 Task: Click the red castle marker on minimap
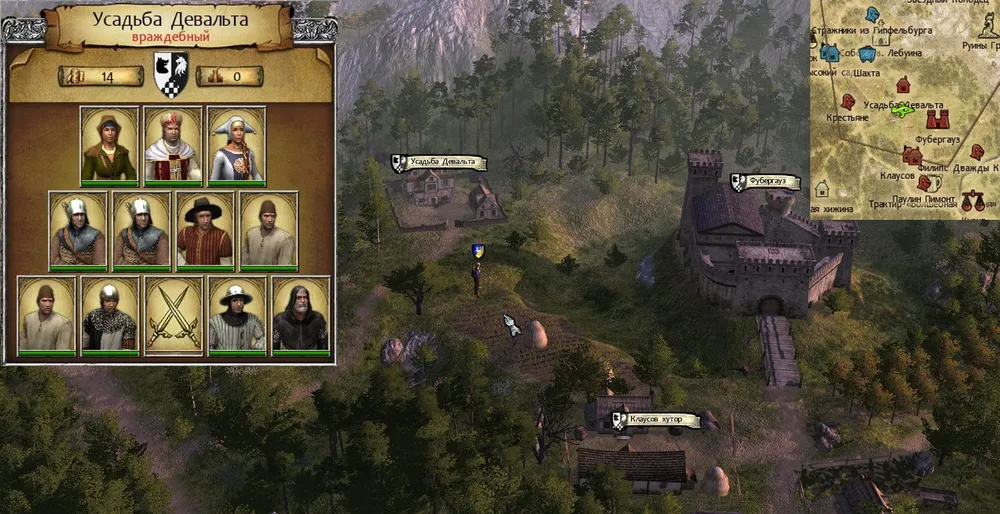(x=936, y=120)
